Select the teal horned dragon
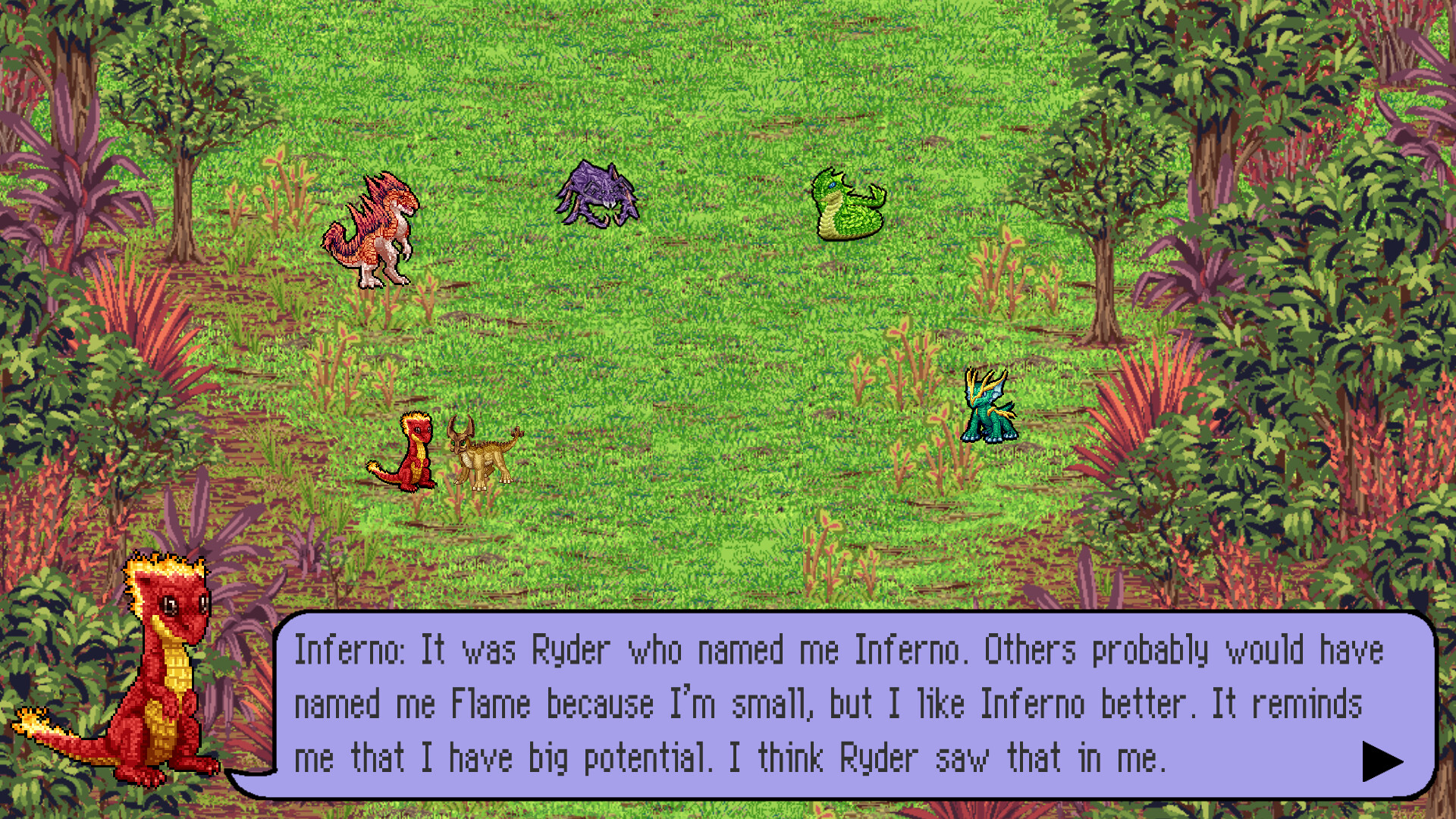1456x819 pixels. (988, 405)
